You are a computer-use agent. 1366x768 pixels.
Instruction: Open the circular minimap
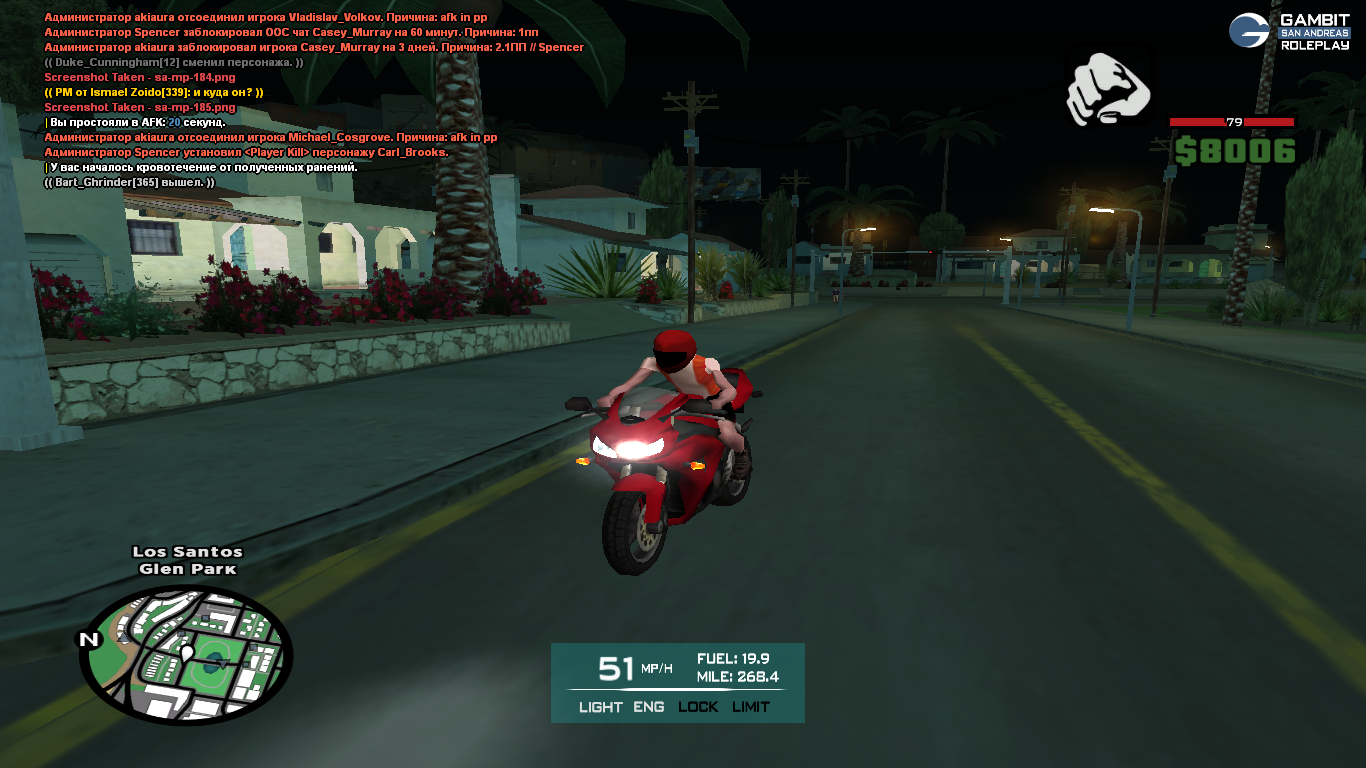pos(186,655)
